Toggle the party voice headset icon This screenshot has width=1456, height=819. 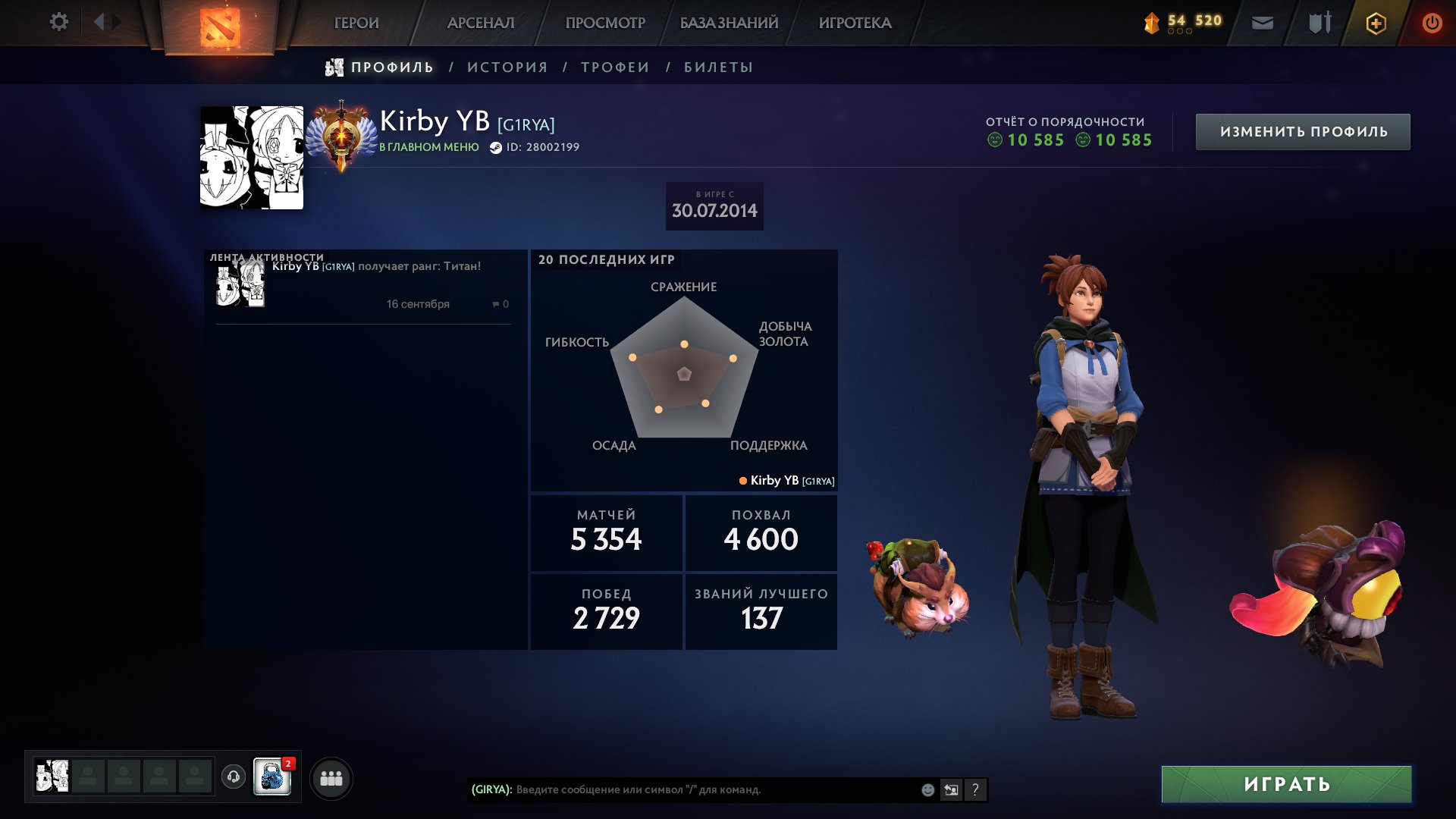point(234,777)
